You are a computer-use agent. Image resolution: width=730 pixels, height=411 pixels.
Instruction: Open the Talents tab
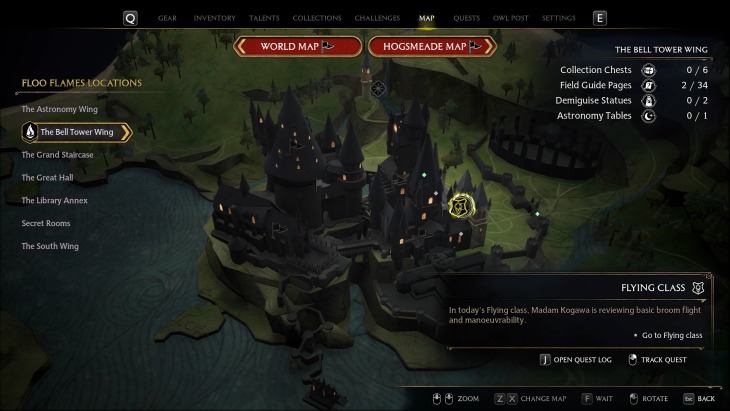265,18
